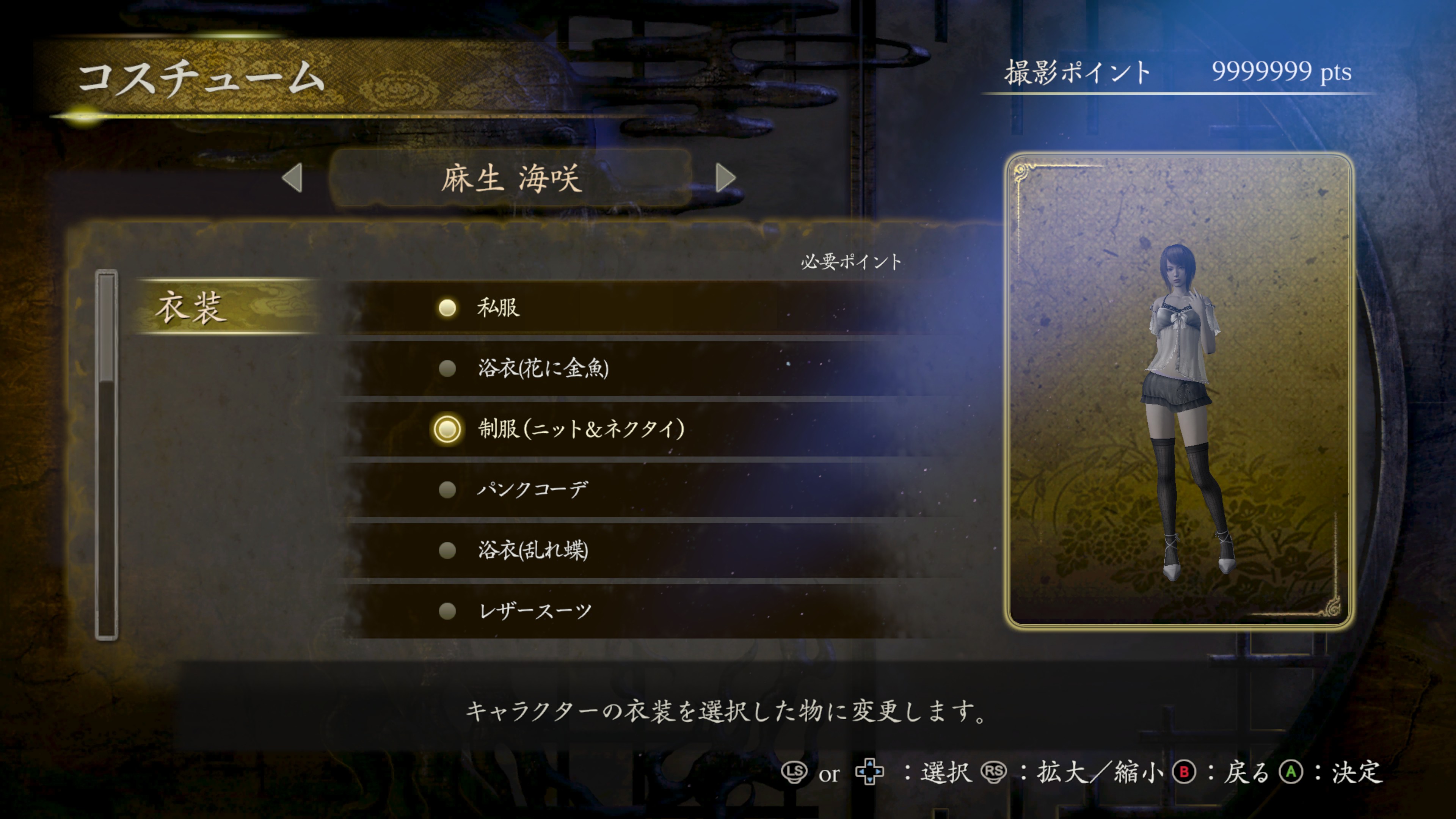Switch to the next character with right arrow
Image resolution: width=1456 pixels, height=819 pixels.
pos(725,179)
